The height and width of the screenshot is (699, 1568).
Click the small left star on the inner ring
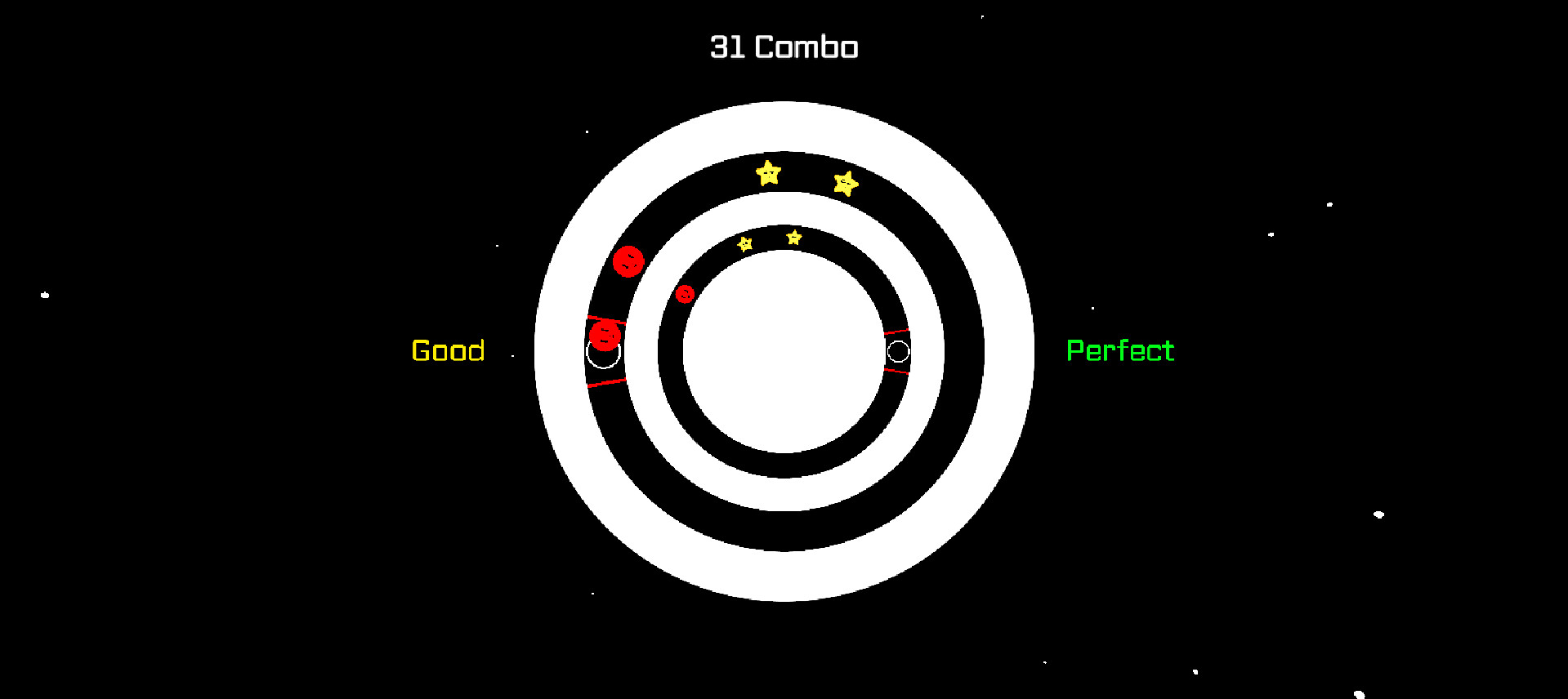pyautogui.click(x=744, y=244)
